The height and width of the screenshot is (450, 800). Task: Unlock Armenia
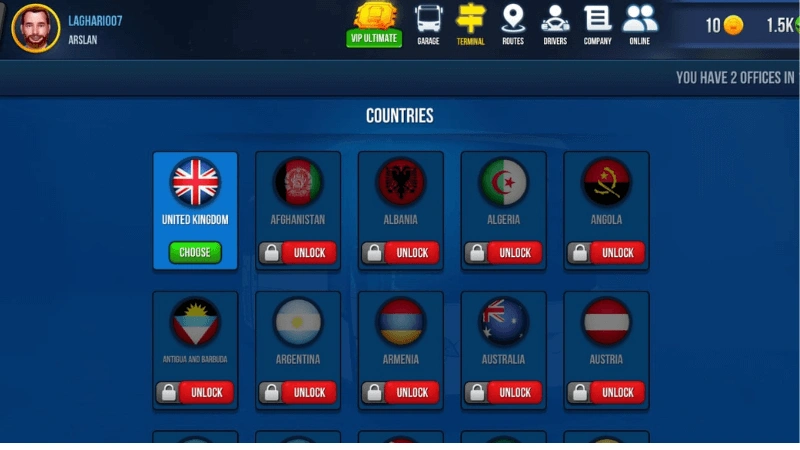pyautogui.click(x=411, y=392)
